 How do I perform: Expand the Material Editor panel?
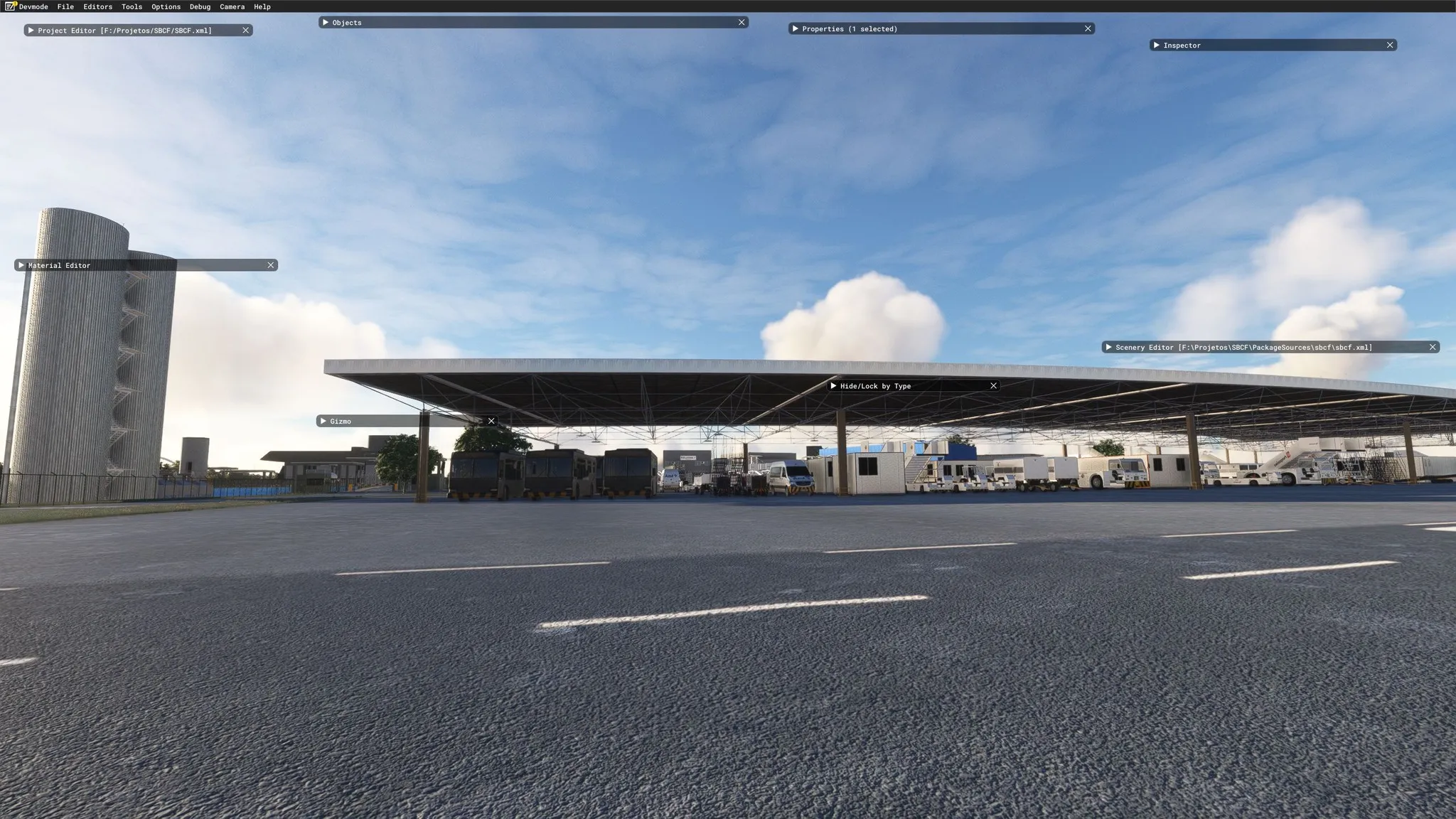point(21,265)
